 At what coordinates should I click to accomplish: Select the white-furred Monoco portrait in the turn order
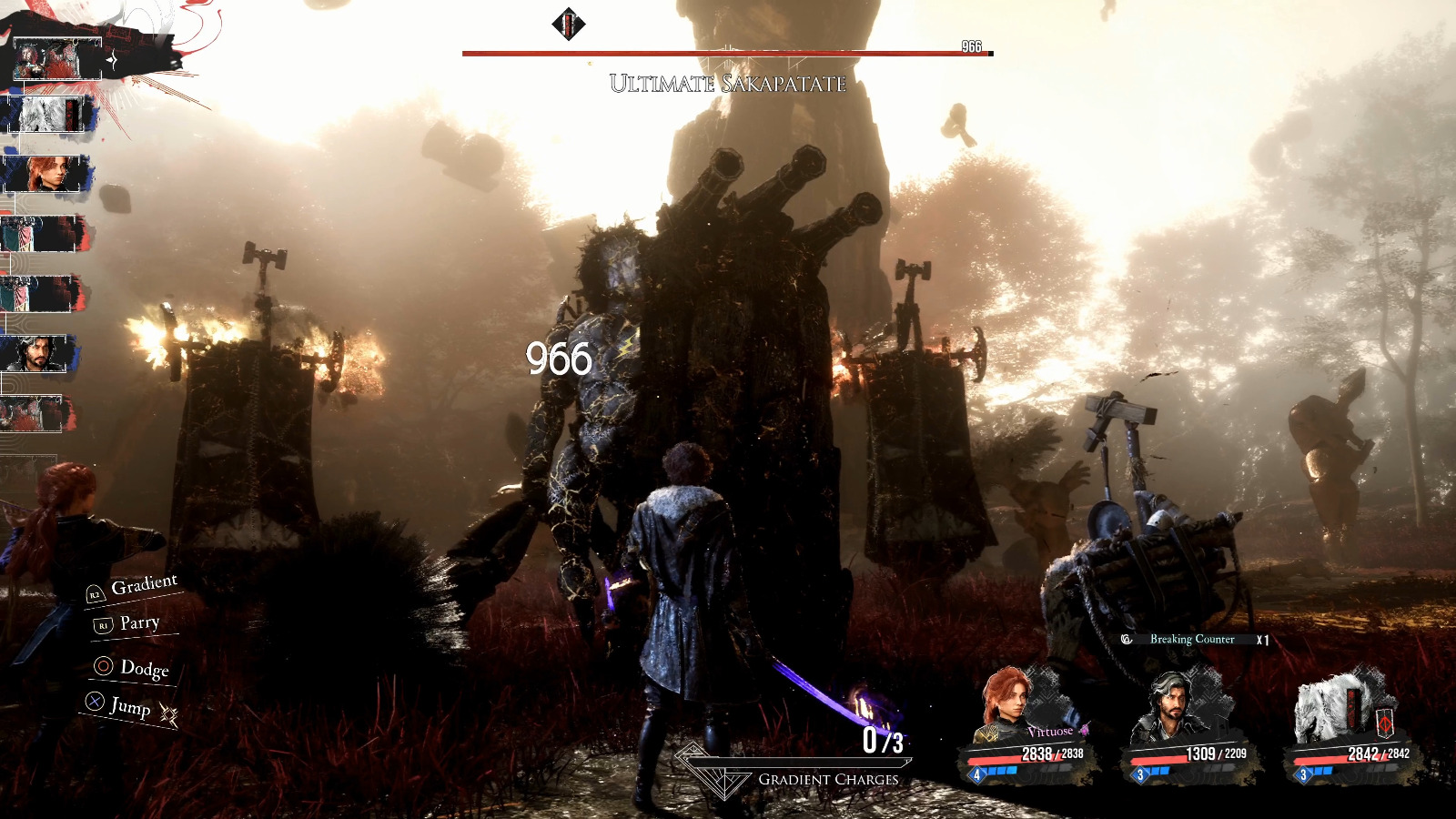[x=47, y=115]
